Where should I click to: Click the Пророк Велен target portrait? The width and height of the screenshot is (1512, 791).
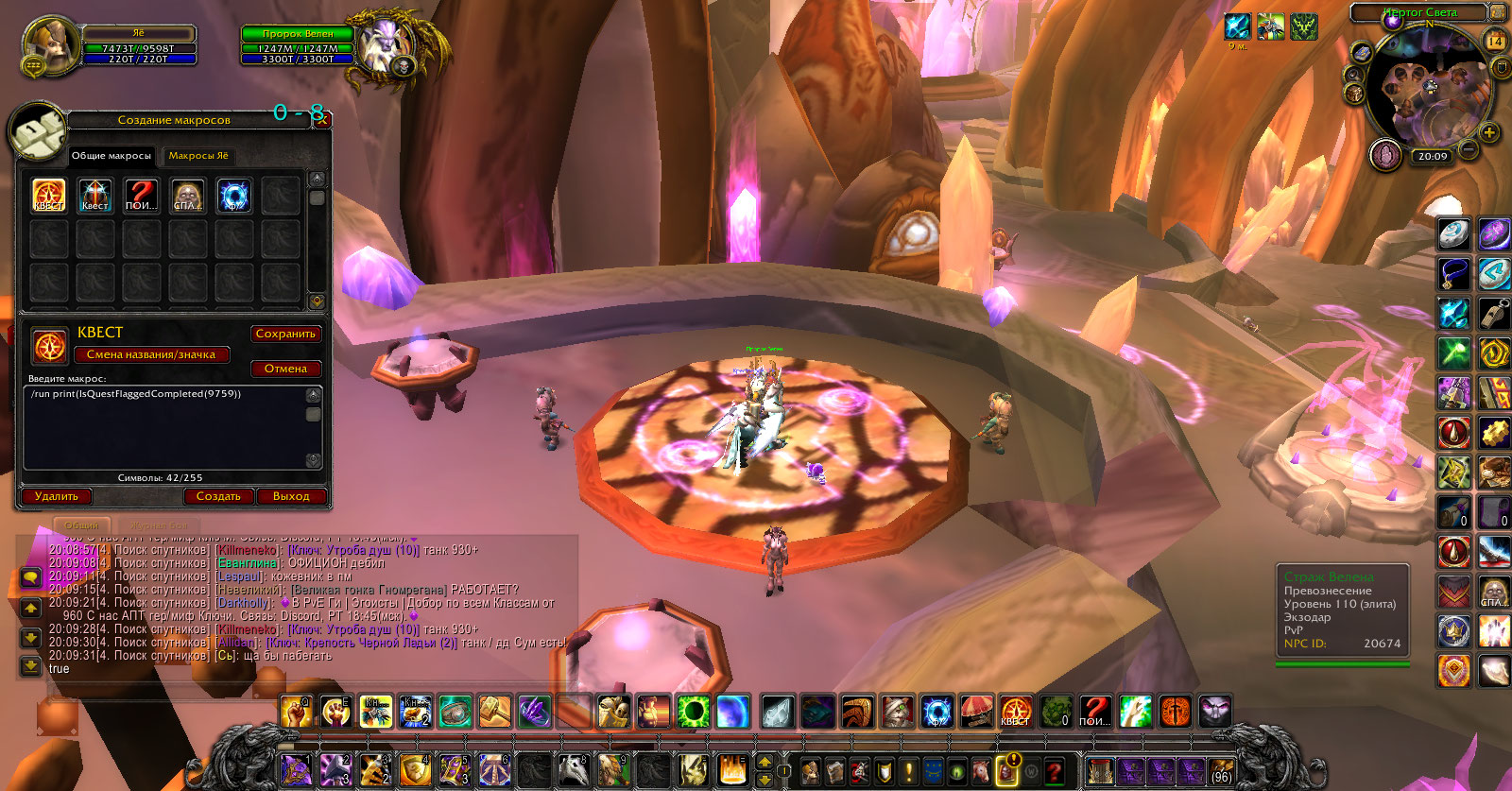click(386, 45)
